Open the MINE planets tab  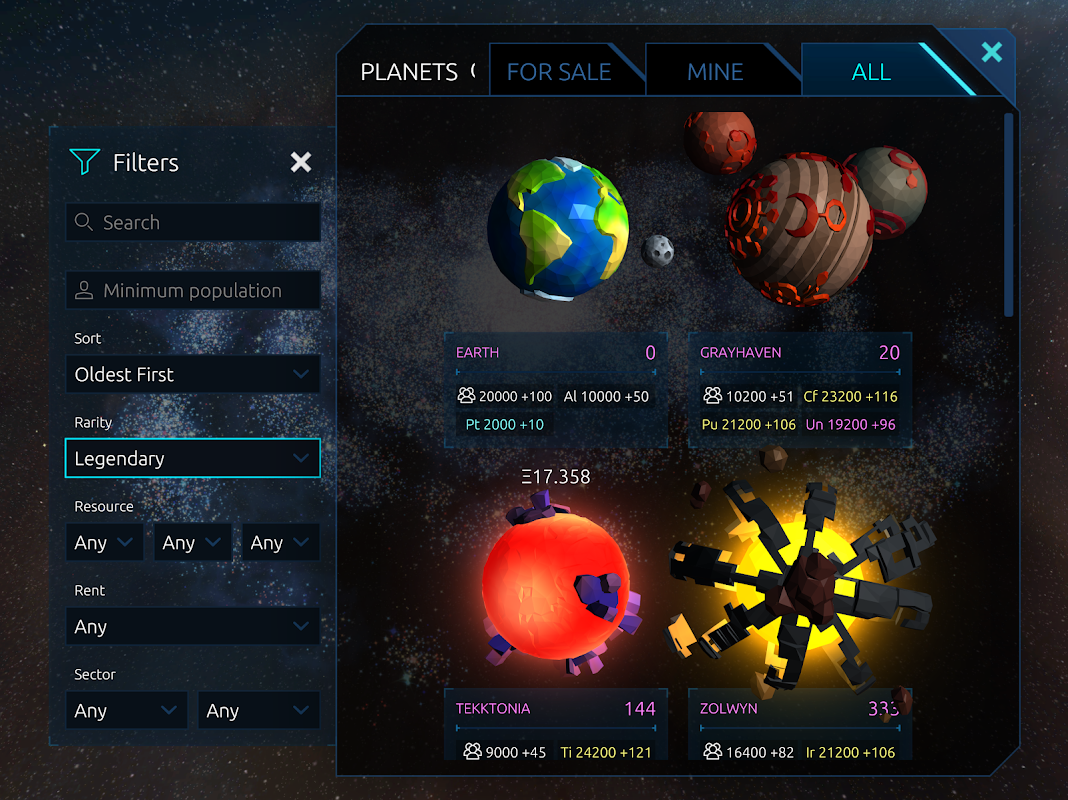(x=715, y=72)
